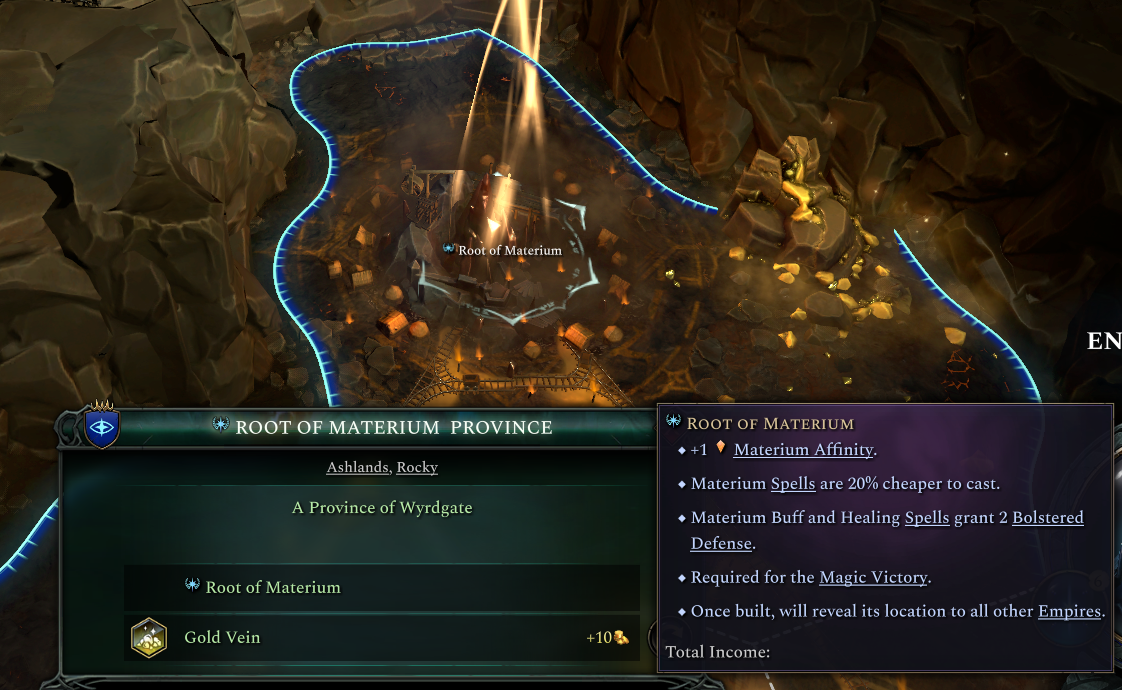Click the Root of Materium map label

click(509, 250)
